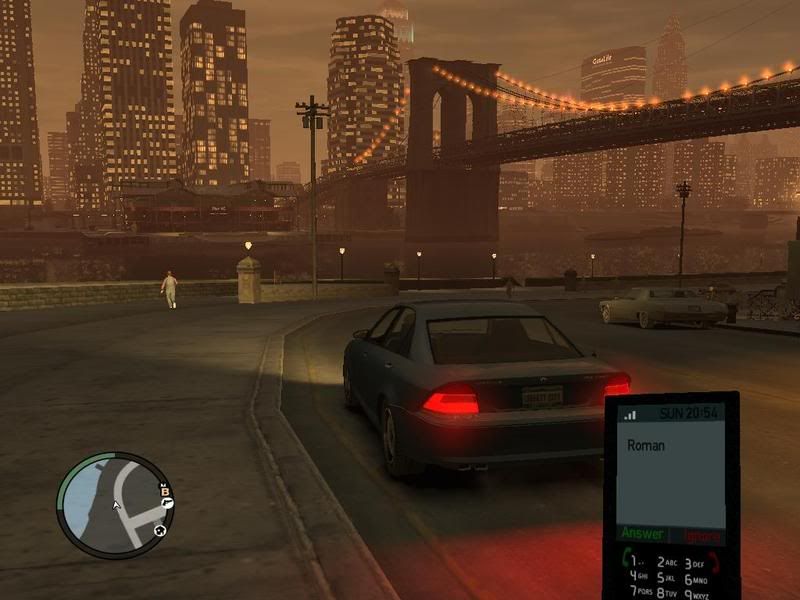Select the orange B blip on minimap
This screenshot has width=800, height=600.
point(166,490)
